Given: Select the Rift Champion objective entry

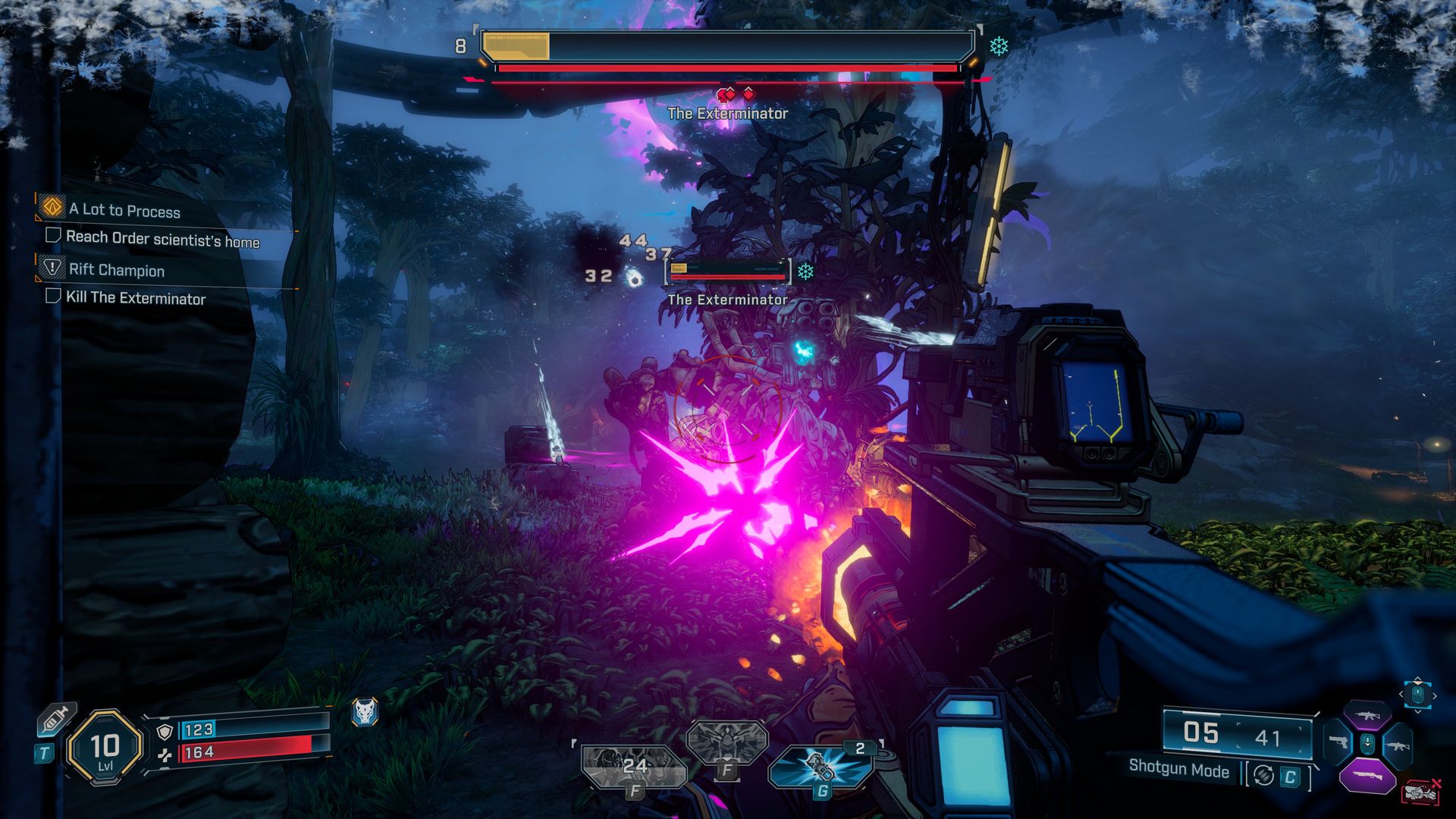Looking at the screenshot, I should coord(116,269).
